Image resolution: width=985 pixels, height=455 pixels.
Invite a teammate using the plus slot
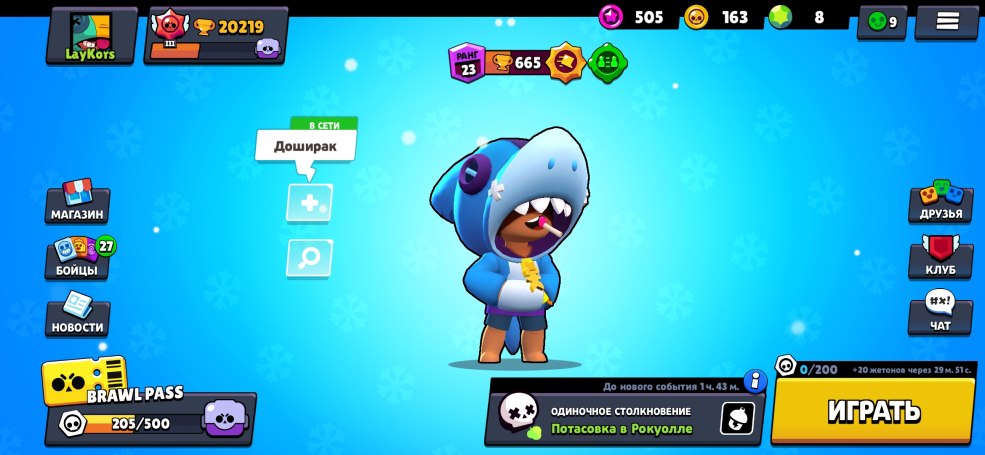point(309,203)
